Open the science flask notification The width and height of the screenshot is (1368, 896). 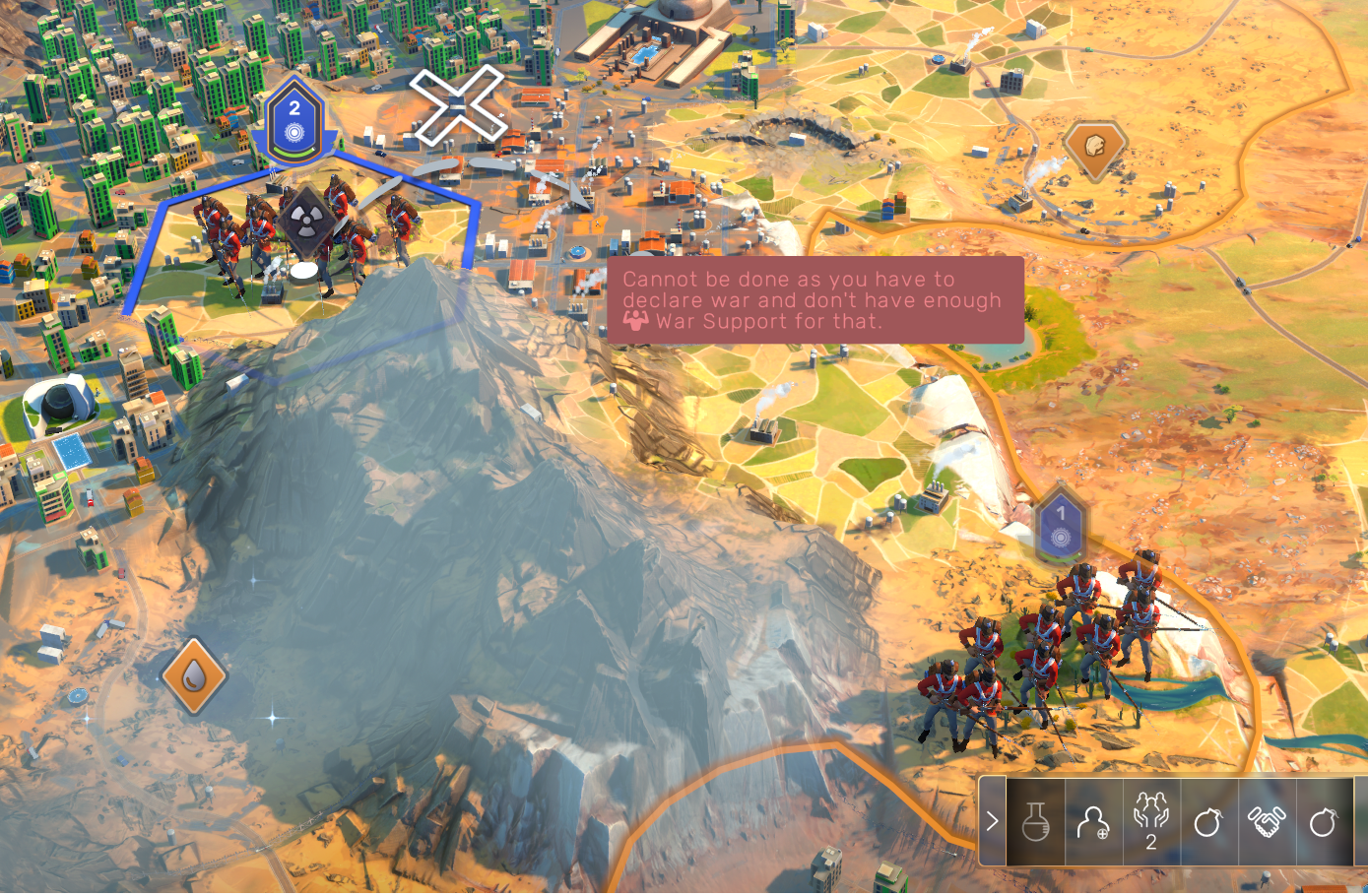(x=1035, y=821)
